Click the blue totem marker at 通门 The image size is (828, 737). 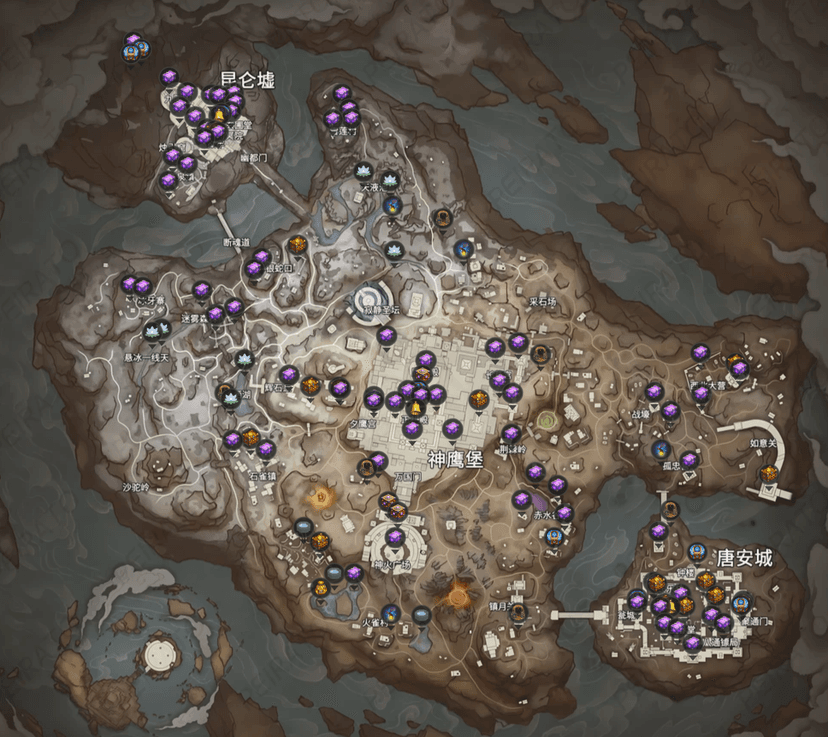tap(741, 602)
